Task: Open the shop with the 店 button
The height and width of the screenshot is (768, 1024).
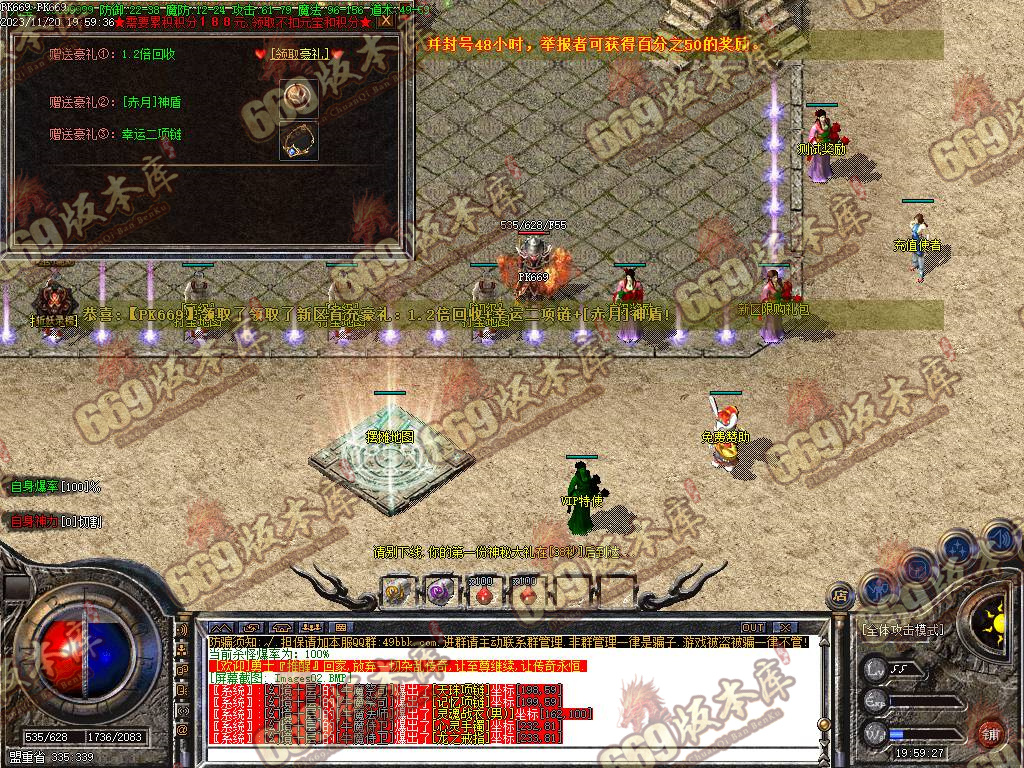Action: point(840,596)
